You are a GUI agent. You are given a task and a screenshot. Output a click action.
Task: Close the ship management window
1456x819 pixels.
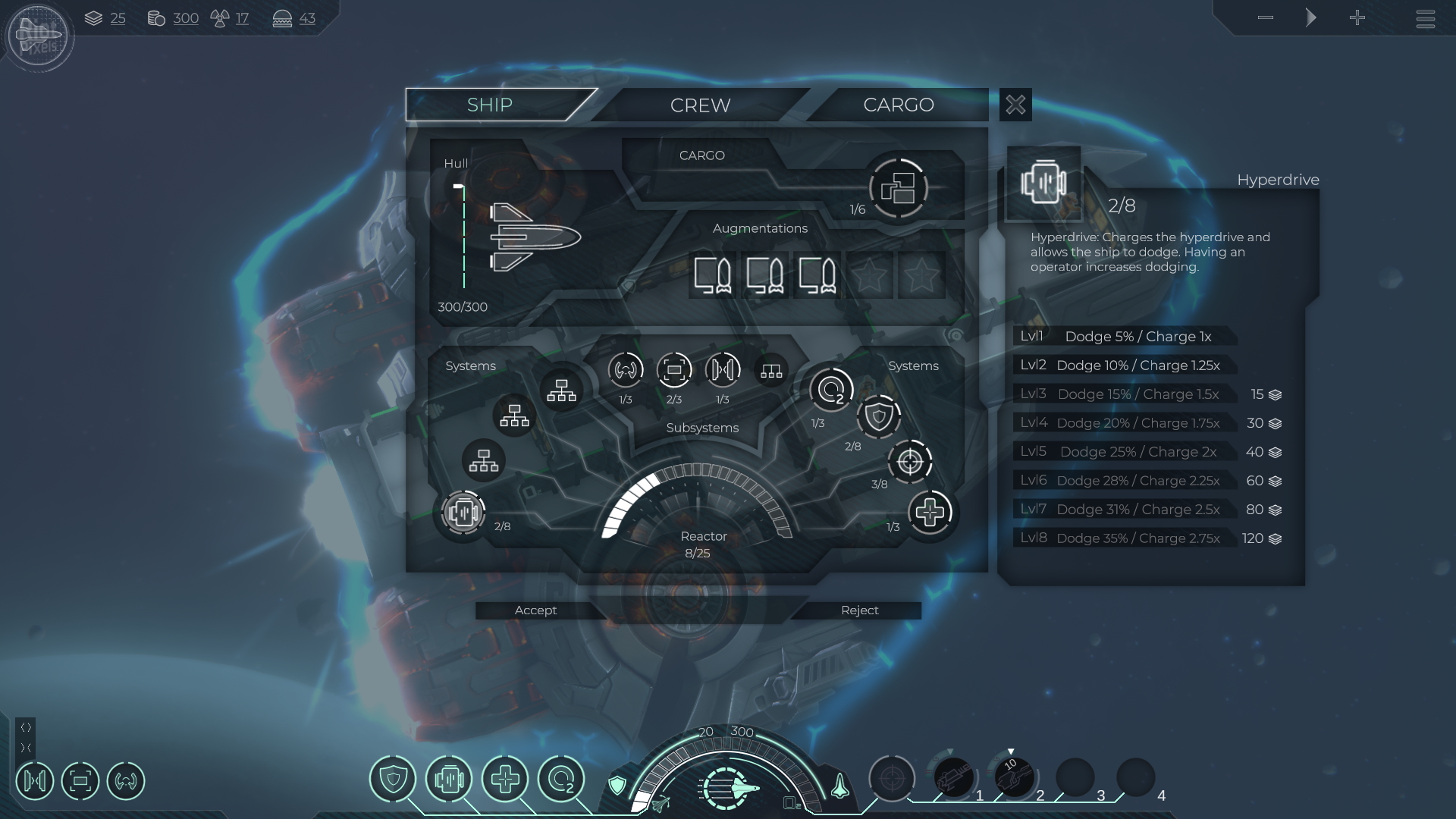[x=1015, y=105]
